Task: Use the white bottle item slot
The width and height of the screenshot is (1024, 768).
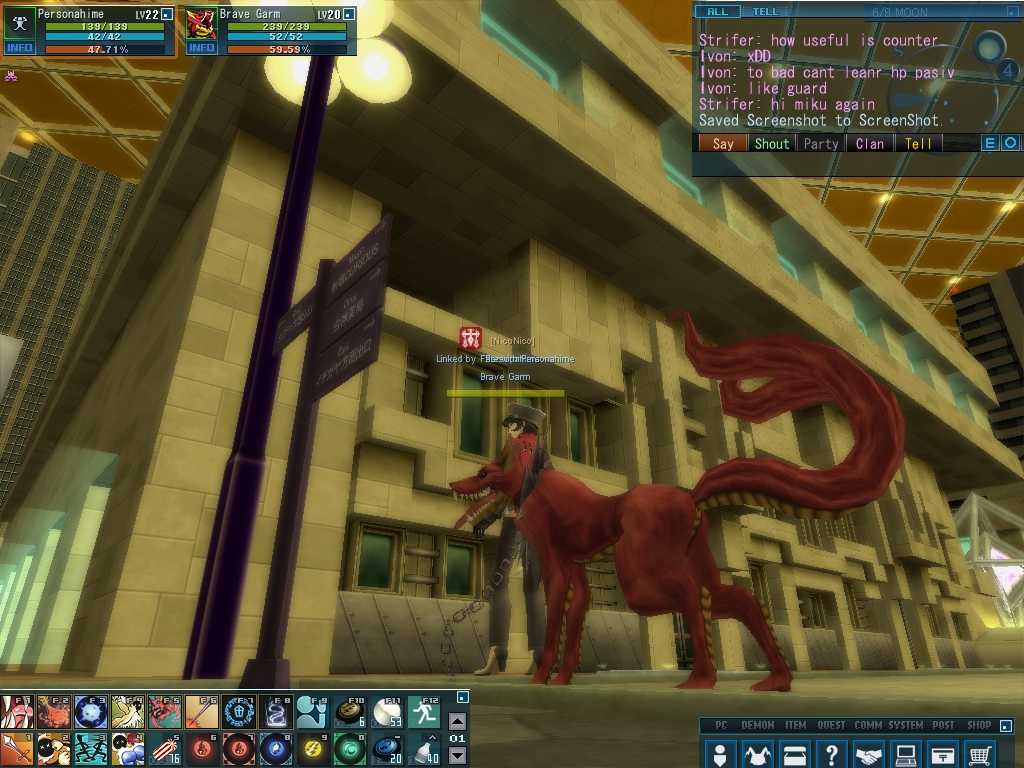Action: (424, 749)
